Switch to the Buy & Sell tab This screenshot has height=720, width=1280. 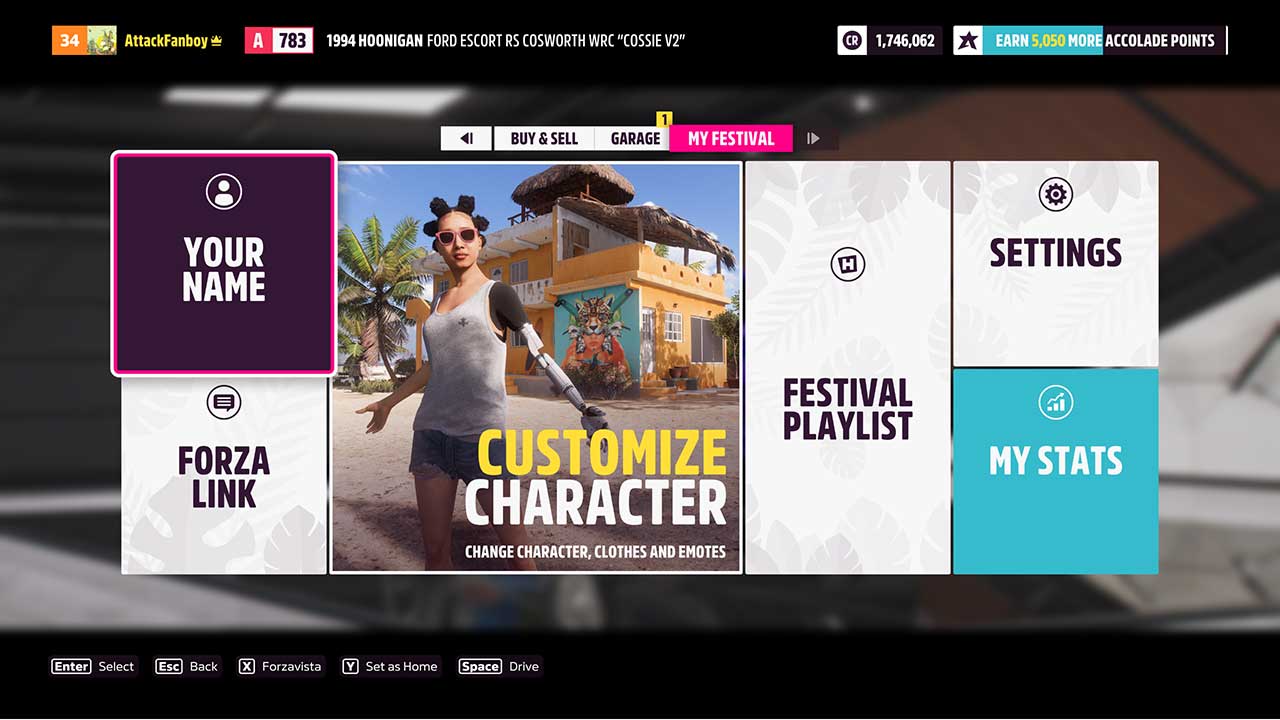(543, 138)
